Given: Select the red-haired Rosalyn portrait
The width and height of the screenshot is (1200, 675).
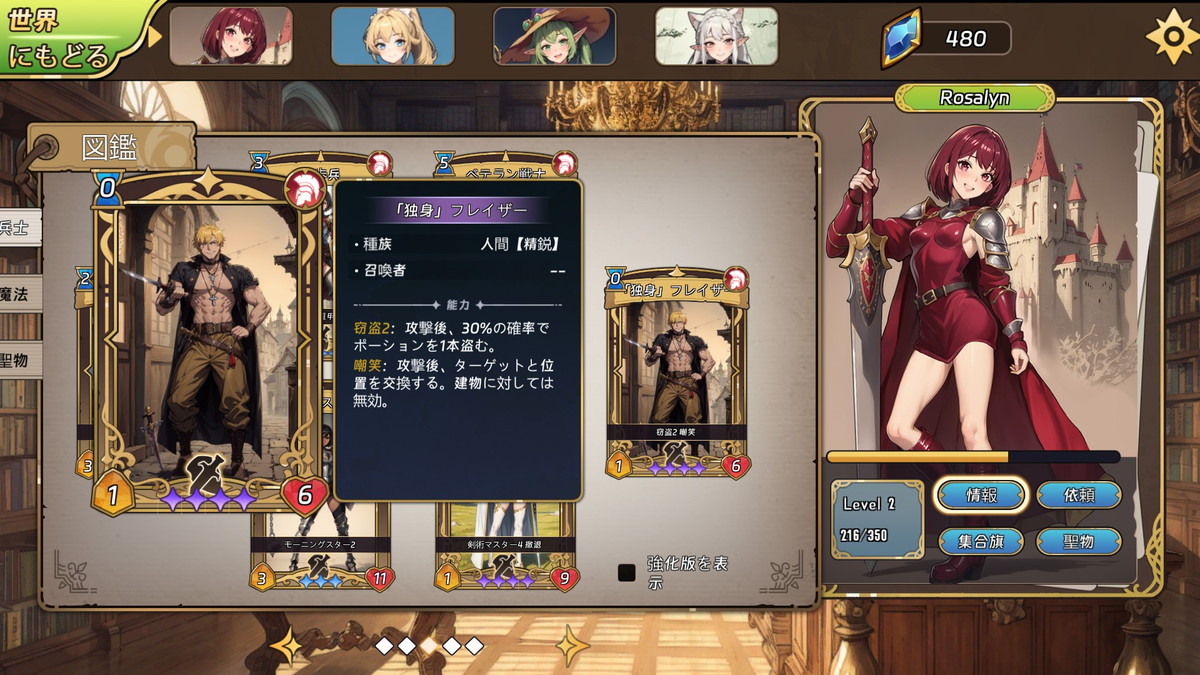Looking at the screenshot, I should 231,36.
